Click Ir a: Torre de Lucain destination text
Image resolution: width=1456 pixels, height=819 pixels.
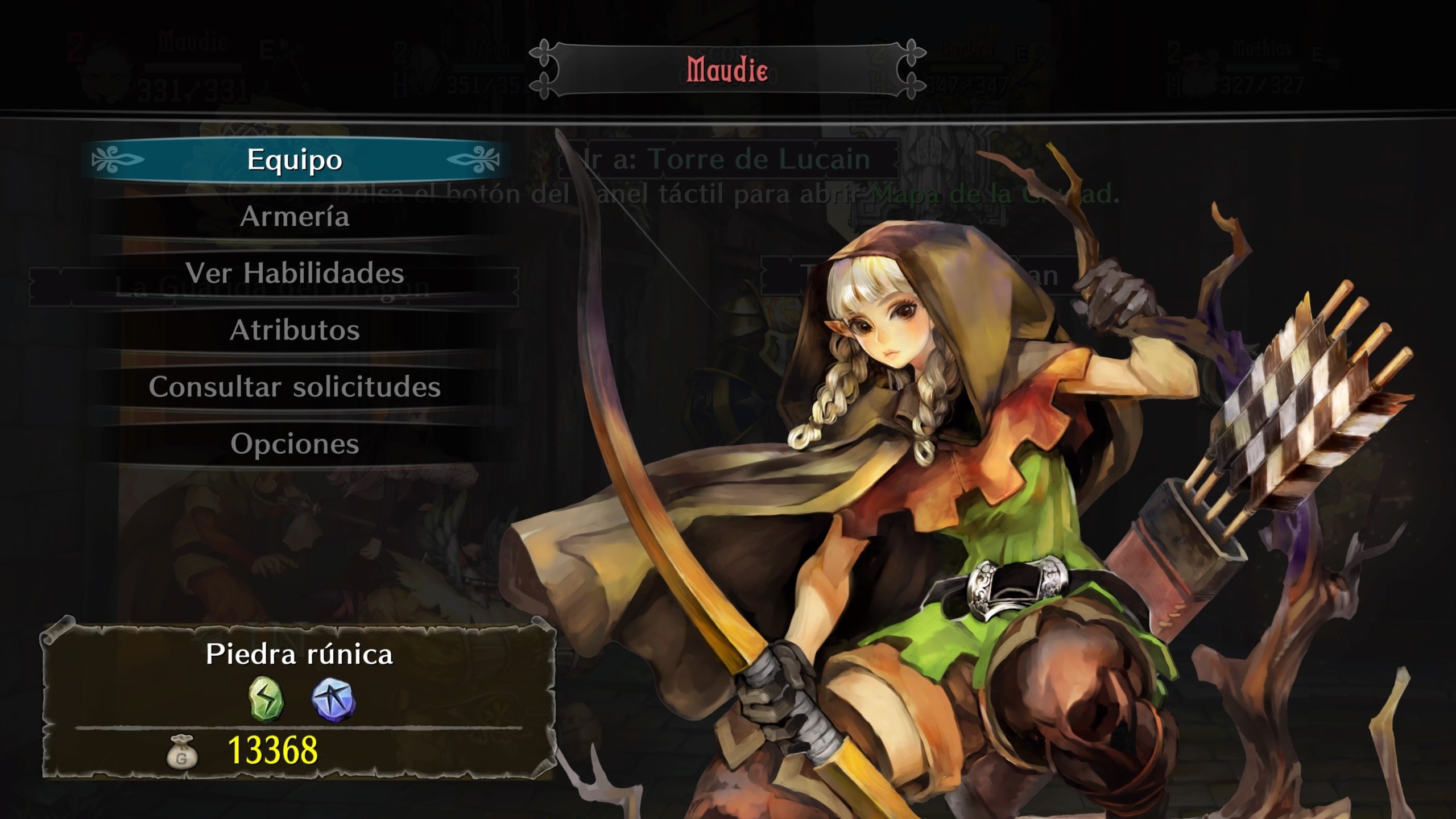tap(722, 160)
